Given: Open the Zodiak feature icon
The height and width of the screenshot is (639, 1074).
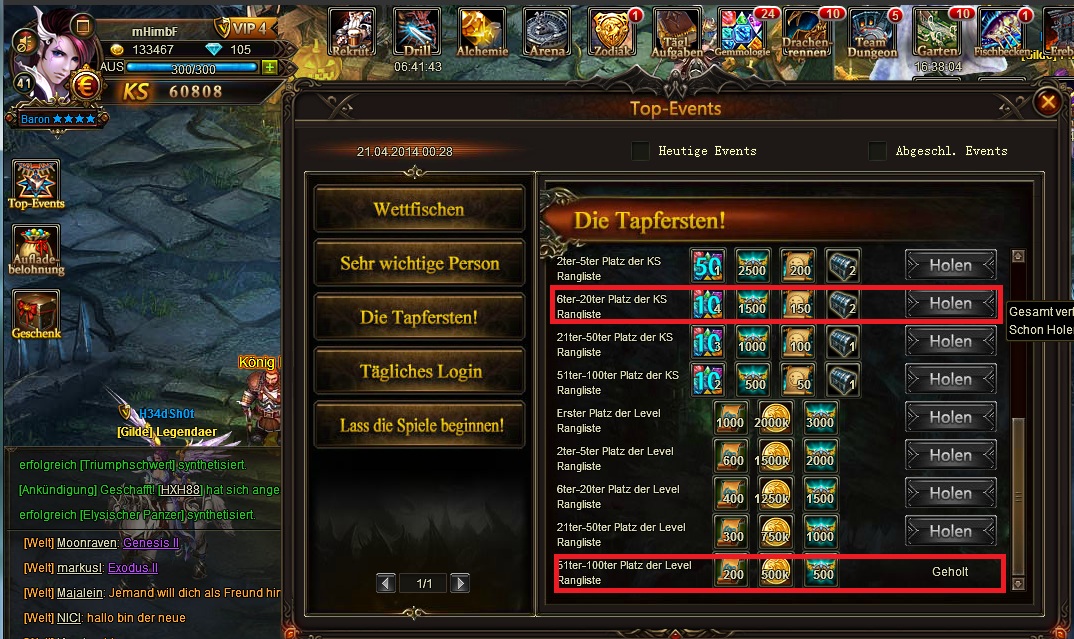Looking at the screenshot, I should click(612, 33).
